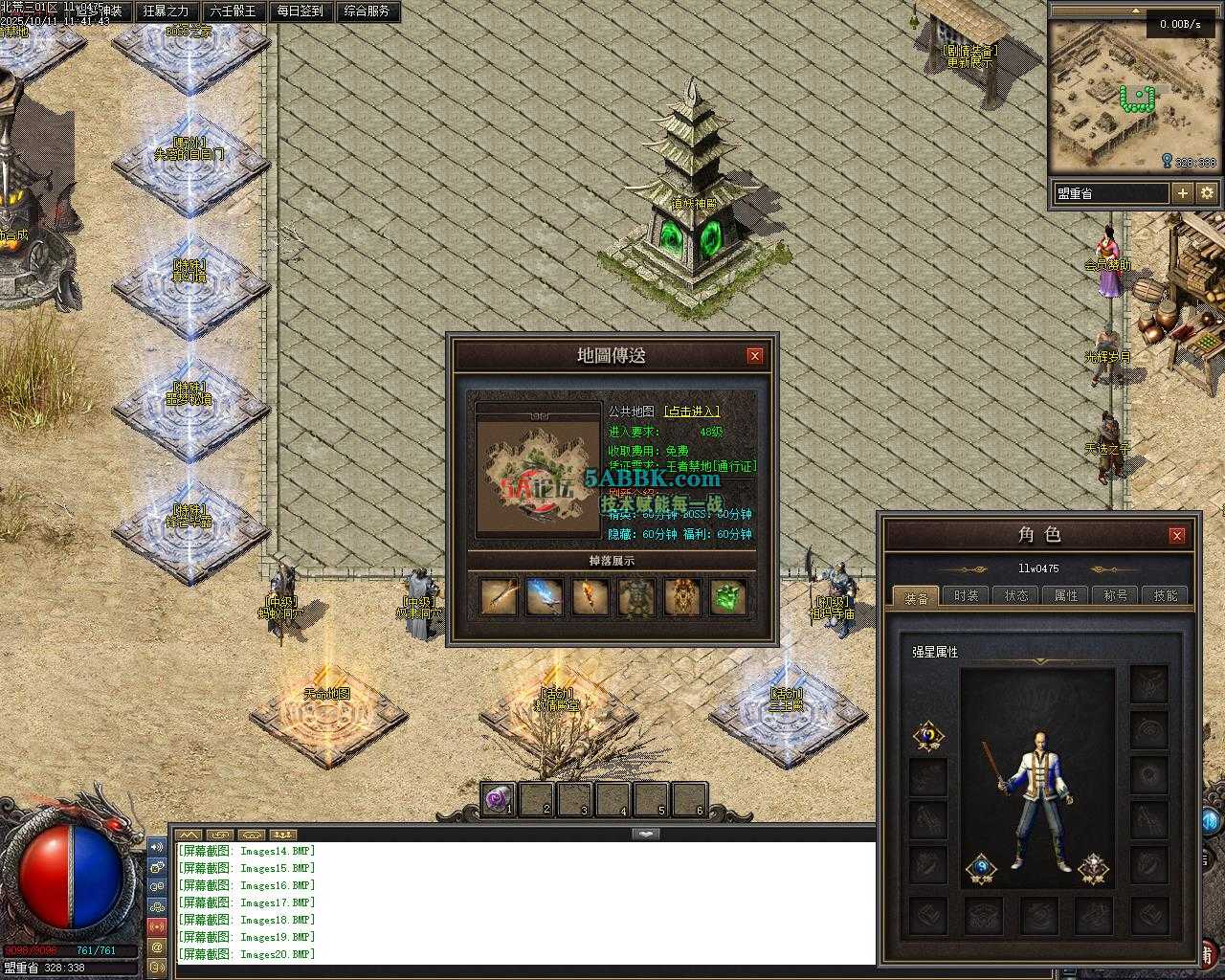Close the 角色 character panel
Image resolution: width=1225 pixels, height=980 pixels.
click(1177, 535)
